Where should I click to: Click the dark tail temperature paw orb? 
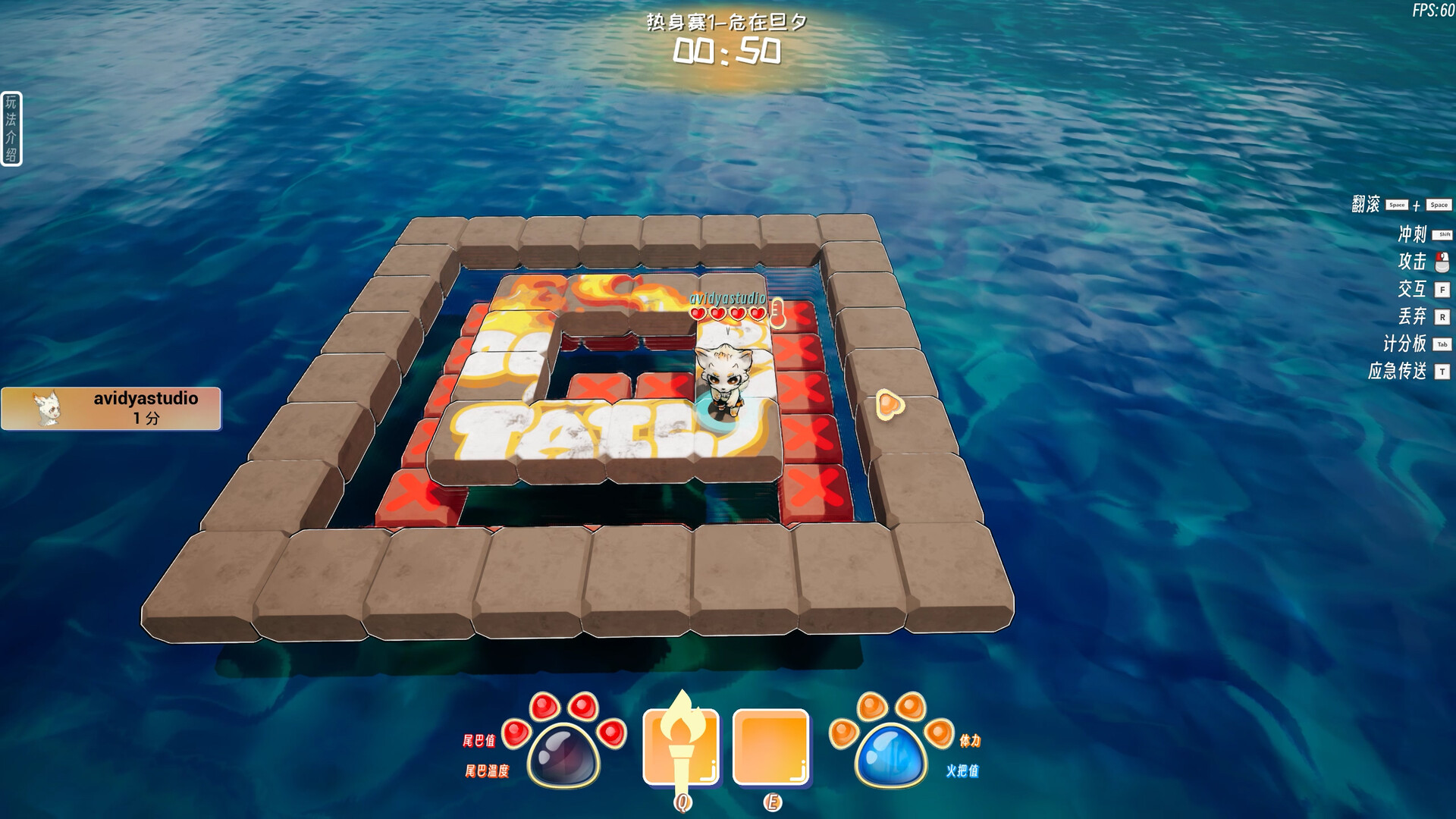(x=563, y=755)
